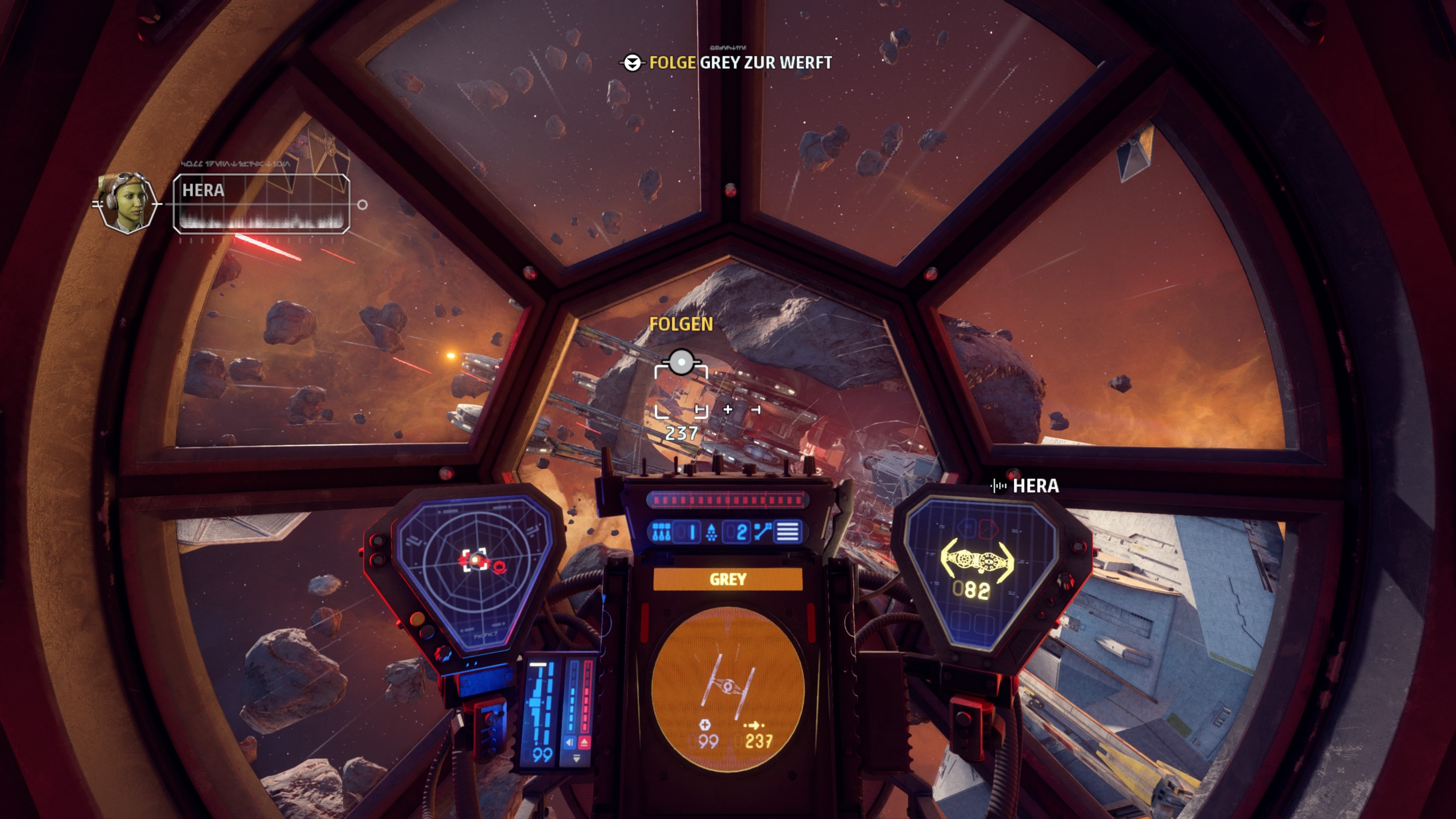The width and height of the screenshot is (1456, 819).
Task: Select the GREY target nameplate
Action: pos(728,579)
